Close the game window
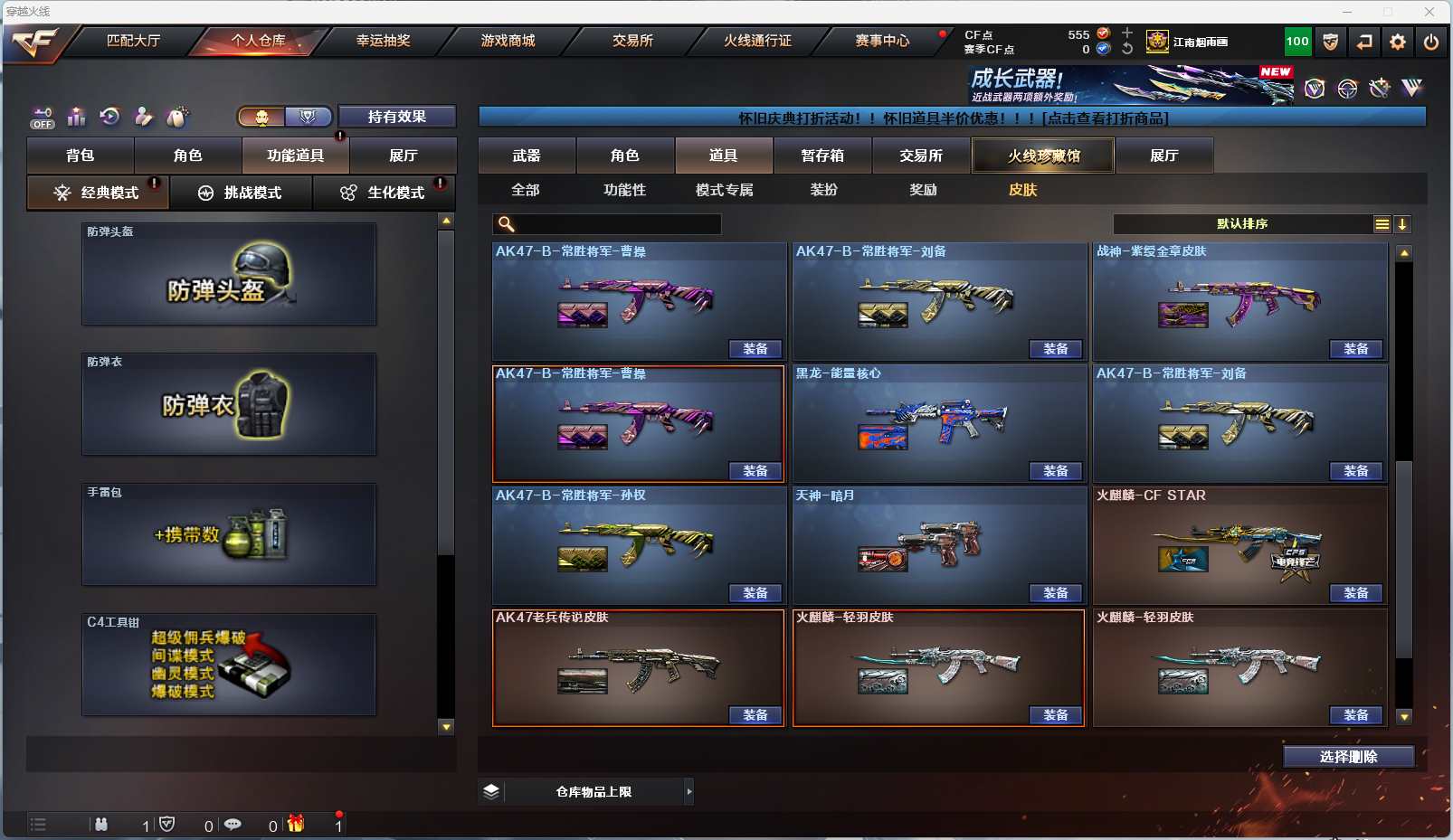Image resolution: width=1453 pixels, height=840 pixels. tap(1429, 12)
